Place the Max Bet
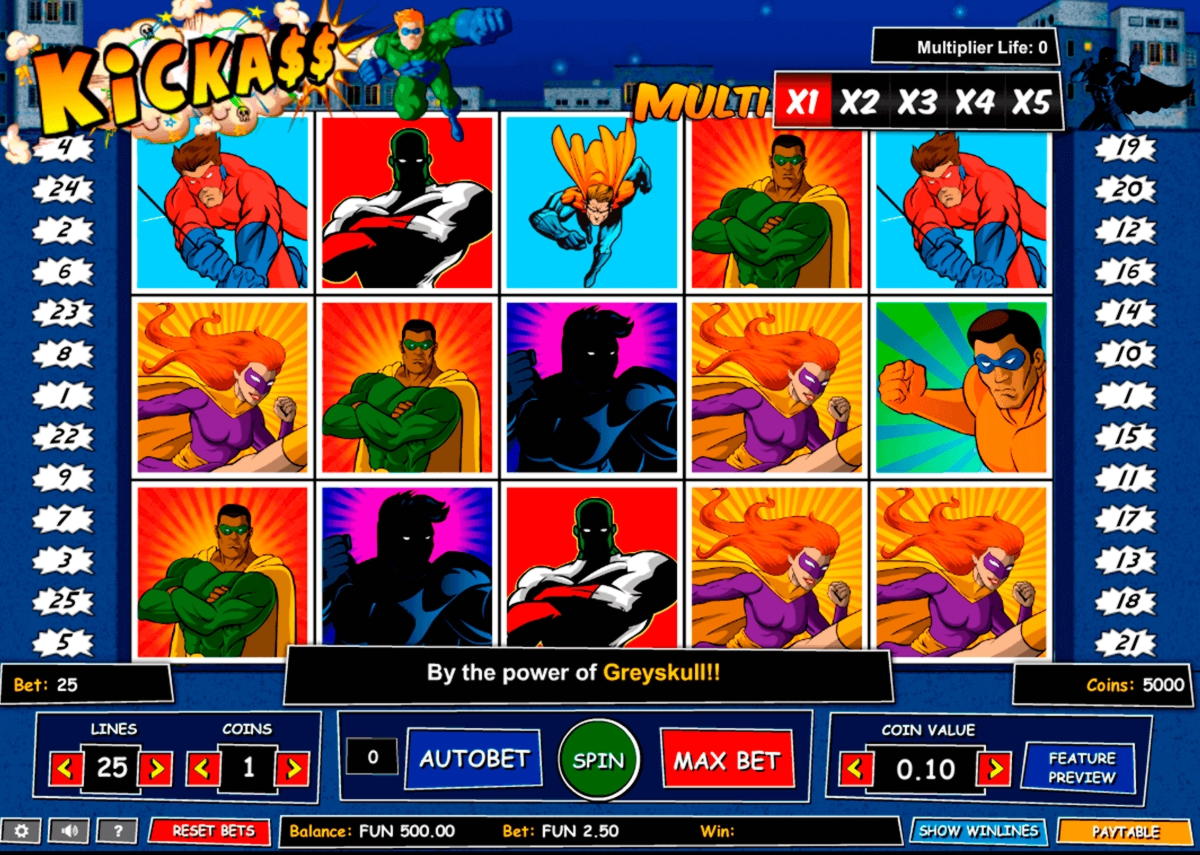The height and width of the screenshot is (855, 1200). [726, 760]
